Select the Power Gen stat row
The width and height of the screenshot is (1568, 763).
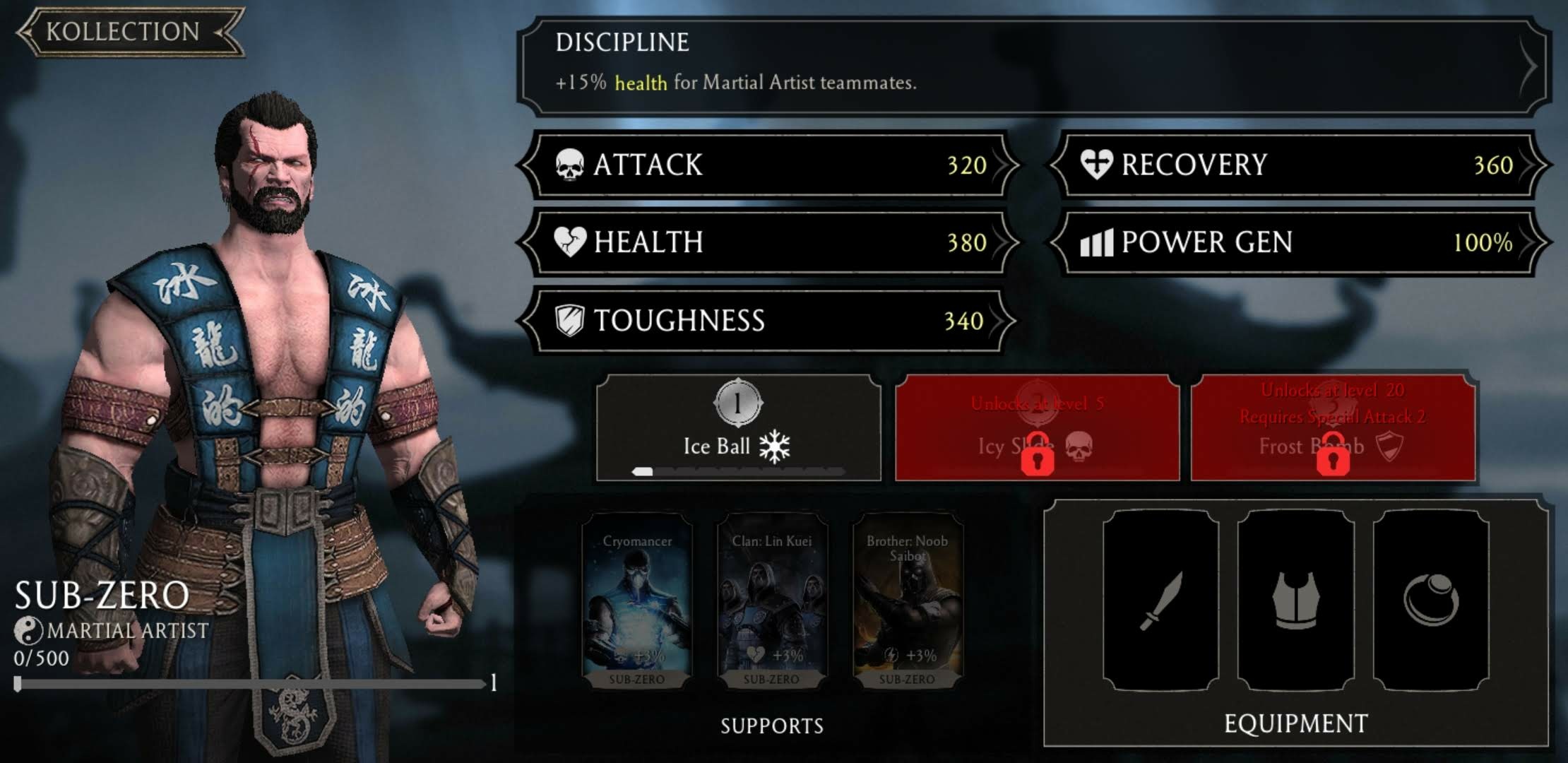1298,242
